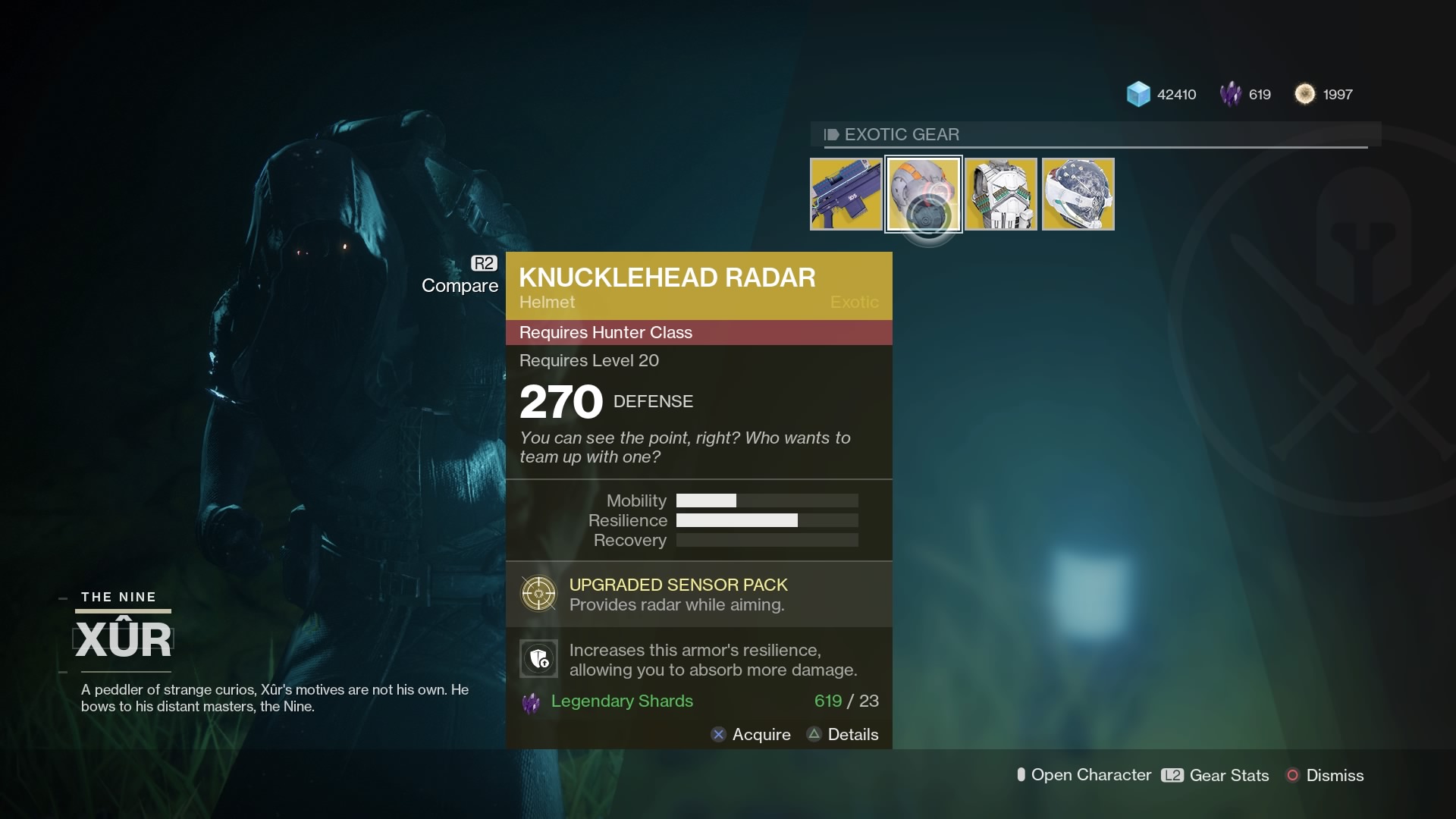Click the Bright Dust currency icon
1456x819 pixels.
(x=1306, y=94)
